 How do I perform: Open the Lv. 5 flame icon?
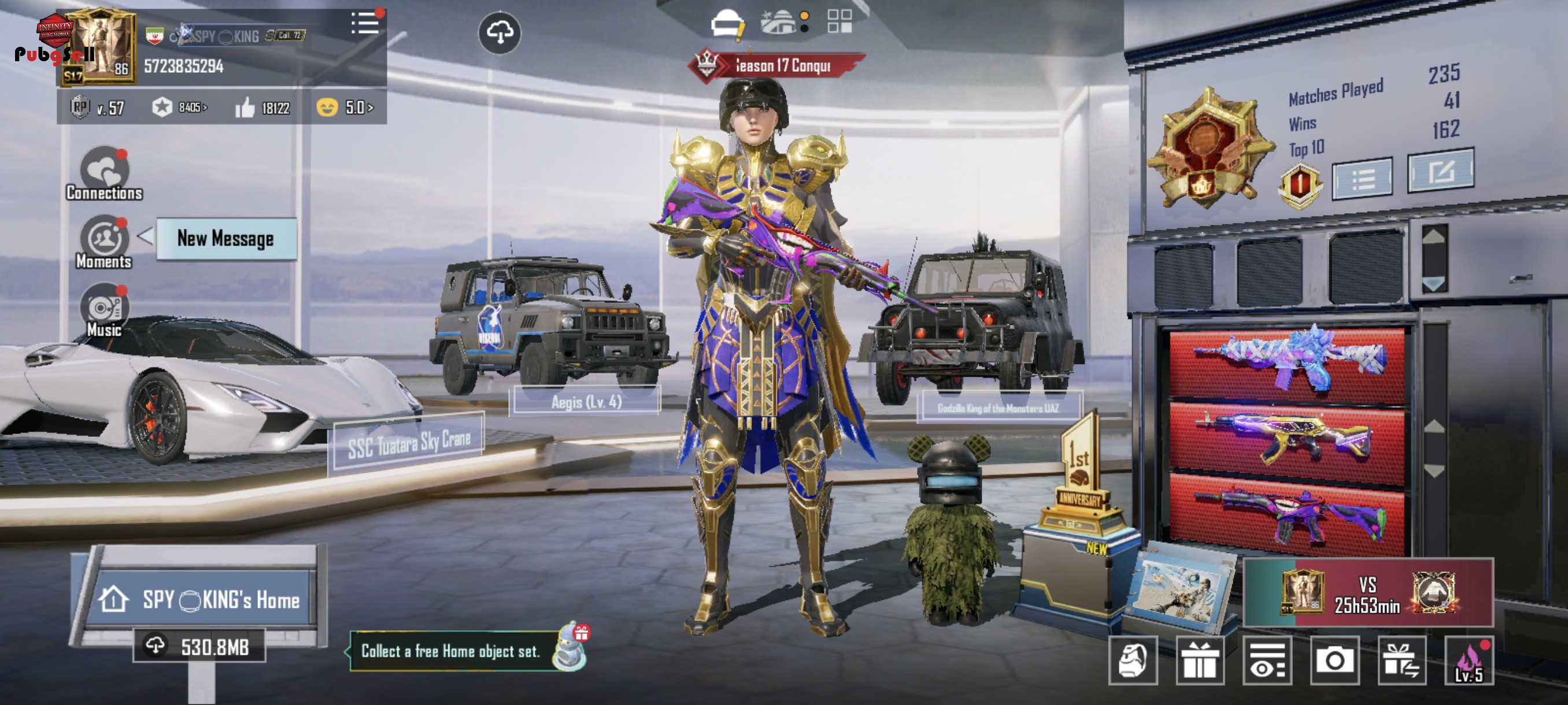click(1469, 662)
